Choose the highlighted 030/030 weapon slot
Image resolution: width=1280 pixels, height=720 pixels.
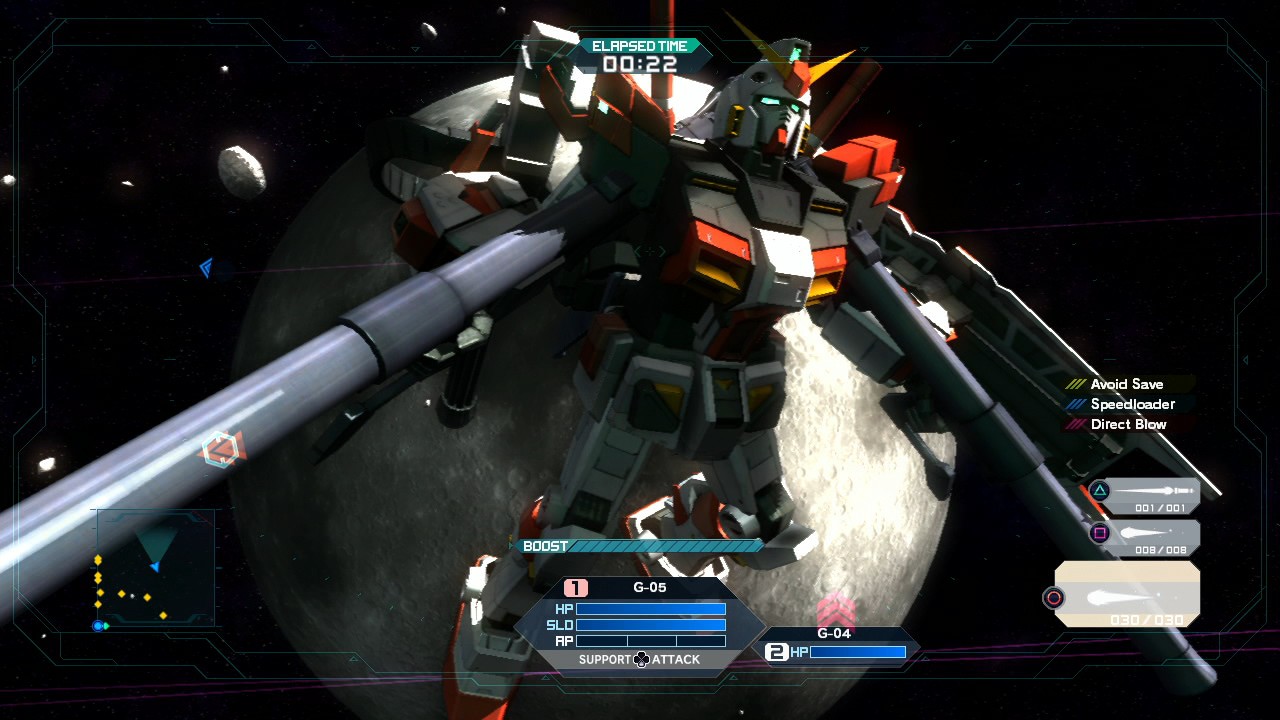click(1127, 595)
